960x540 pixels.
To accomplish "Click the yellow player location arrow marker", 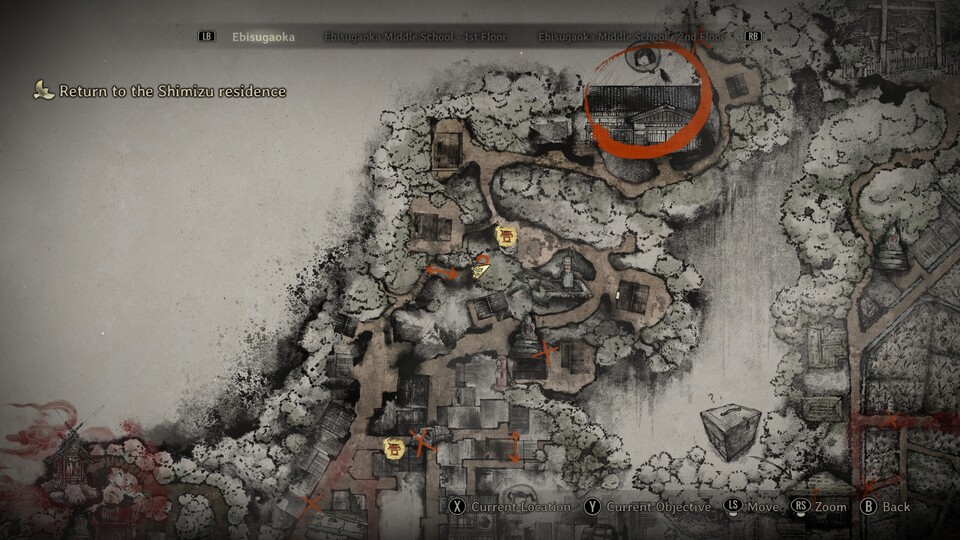I will point(481,268).
